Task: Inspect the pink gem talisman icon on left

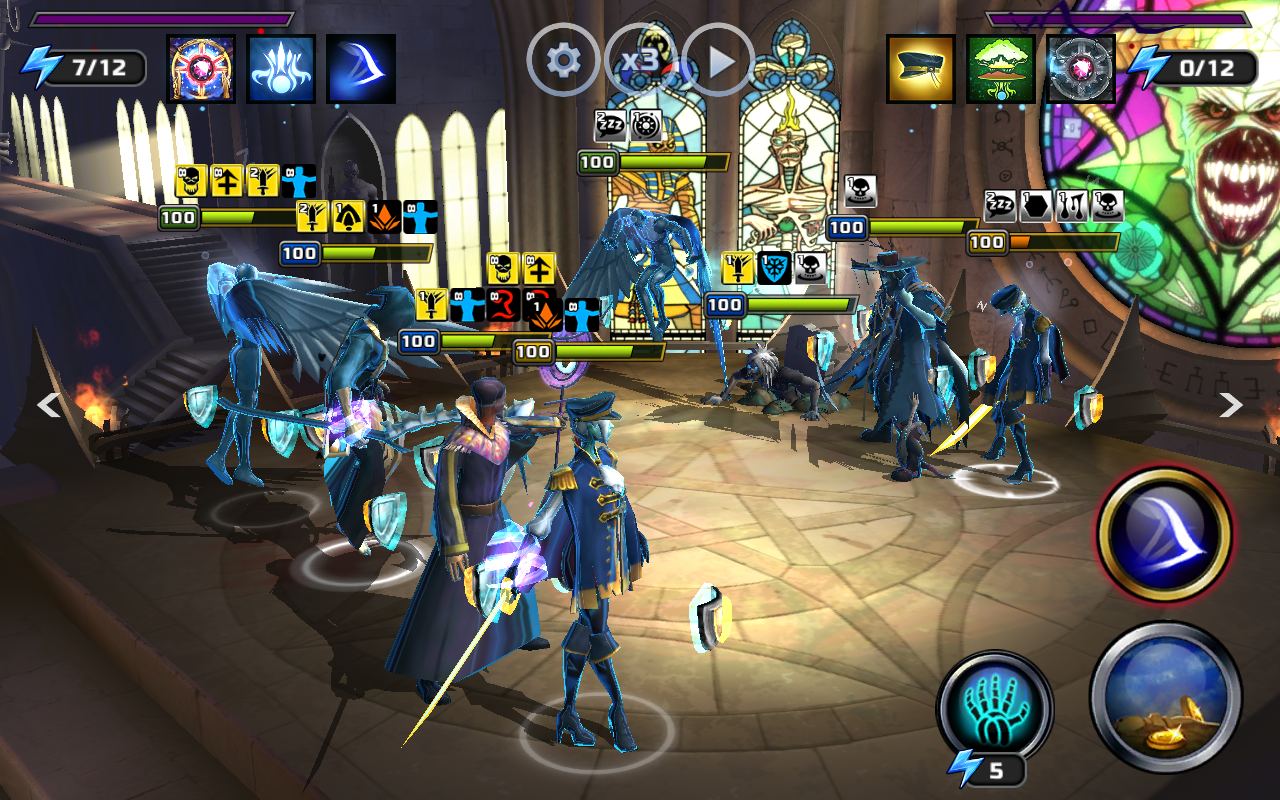Action: point(201,69)
